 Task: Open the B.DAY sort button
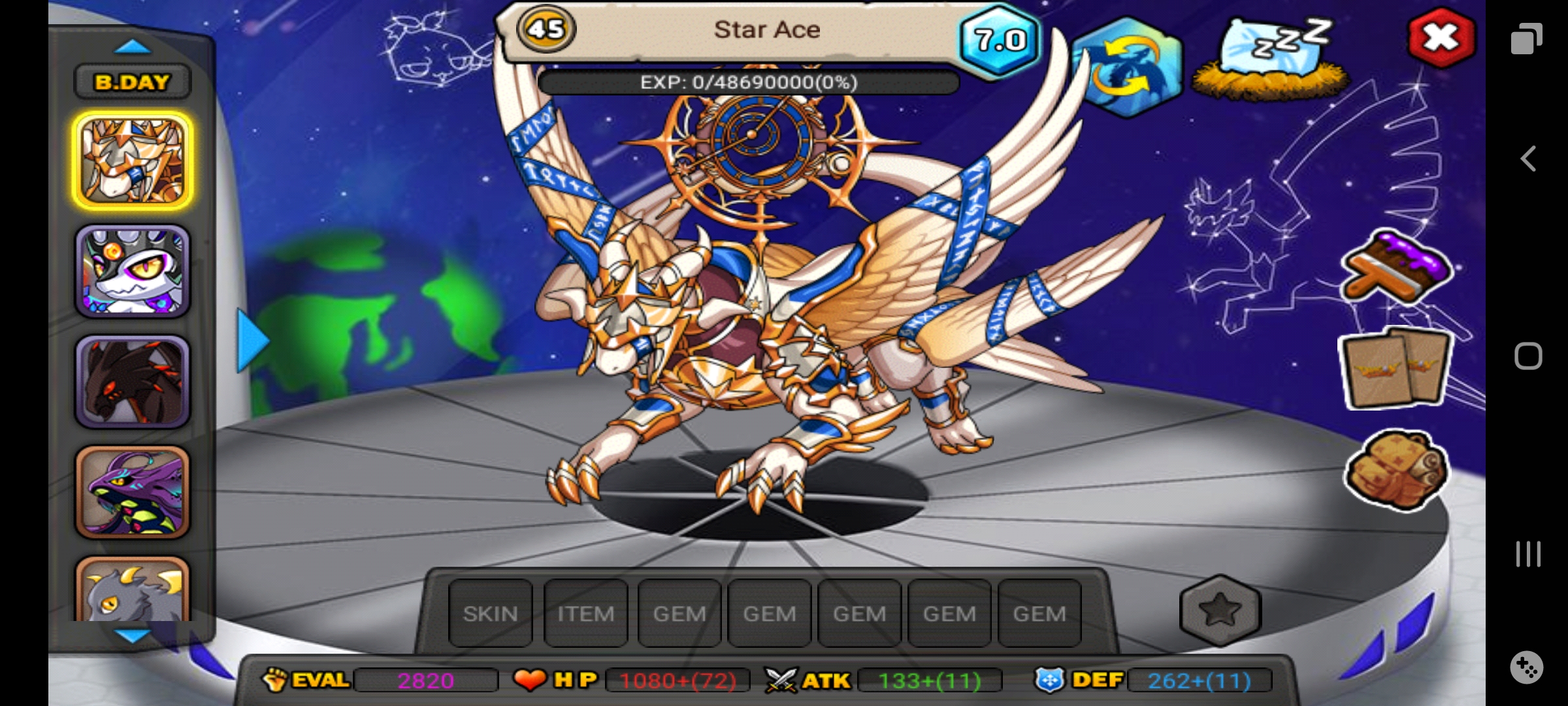click(x=133, y=82)
